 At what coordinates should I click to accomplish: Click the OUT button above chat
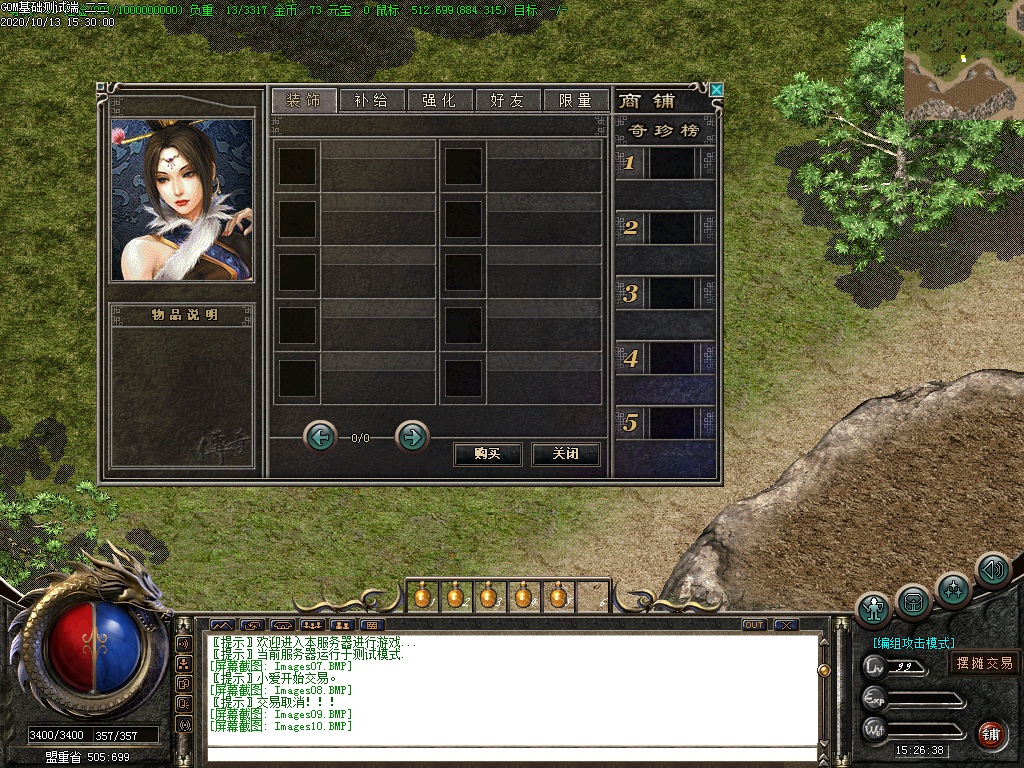click(754, 625)
